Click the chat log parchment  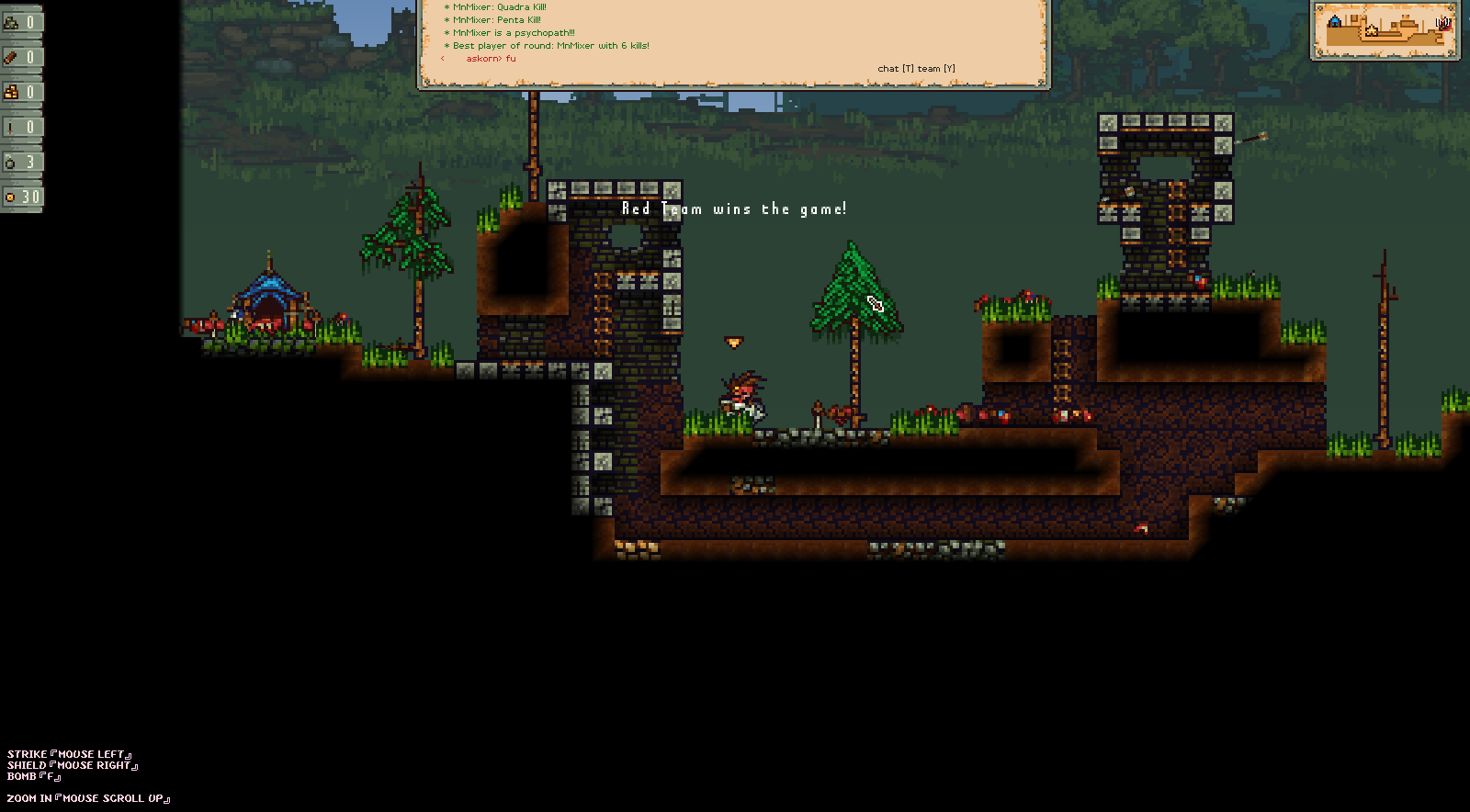(732, 41)
